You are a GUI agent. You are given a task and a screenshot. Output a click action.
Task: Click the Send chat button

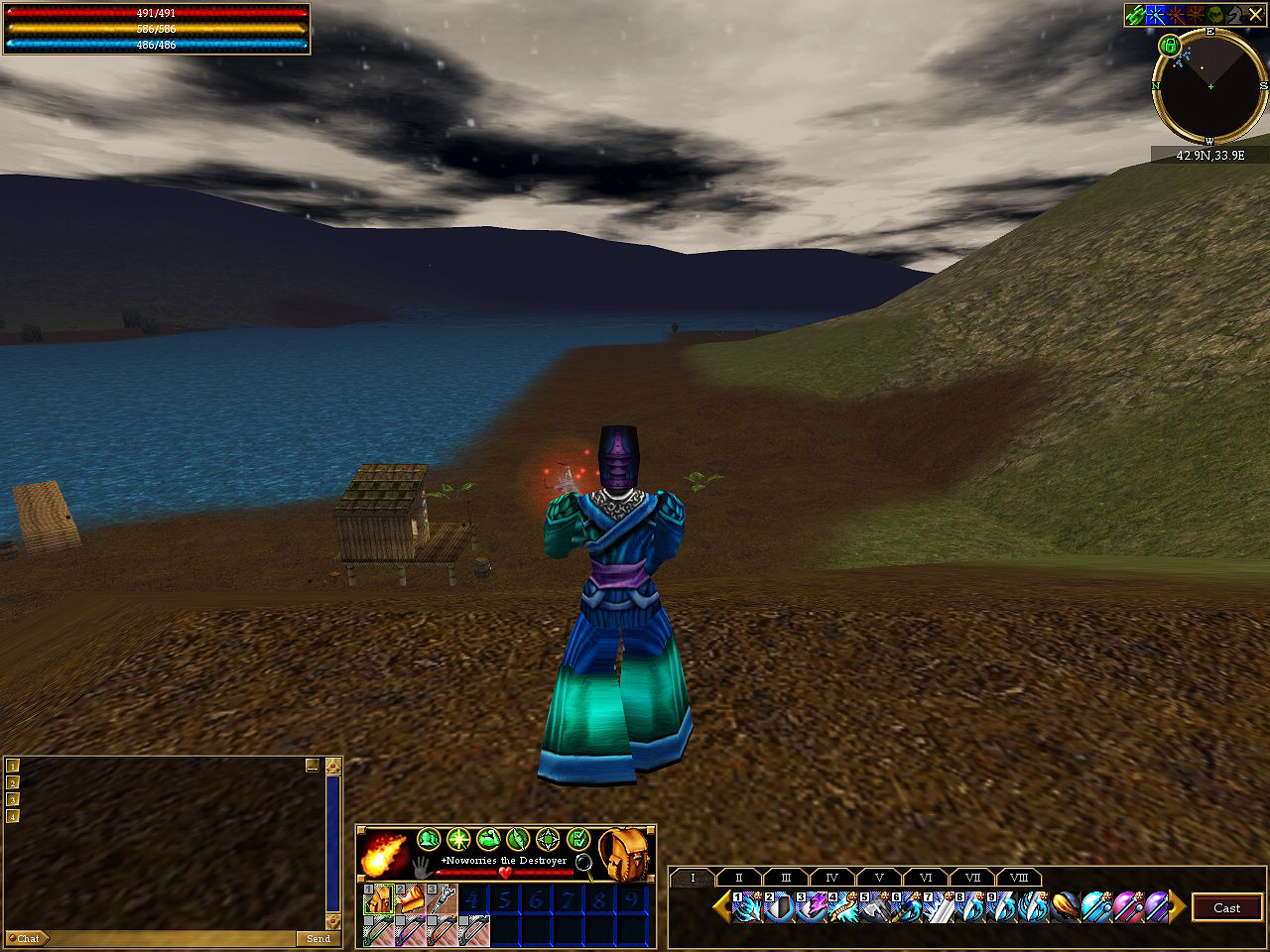pos(317,938)
